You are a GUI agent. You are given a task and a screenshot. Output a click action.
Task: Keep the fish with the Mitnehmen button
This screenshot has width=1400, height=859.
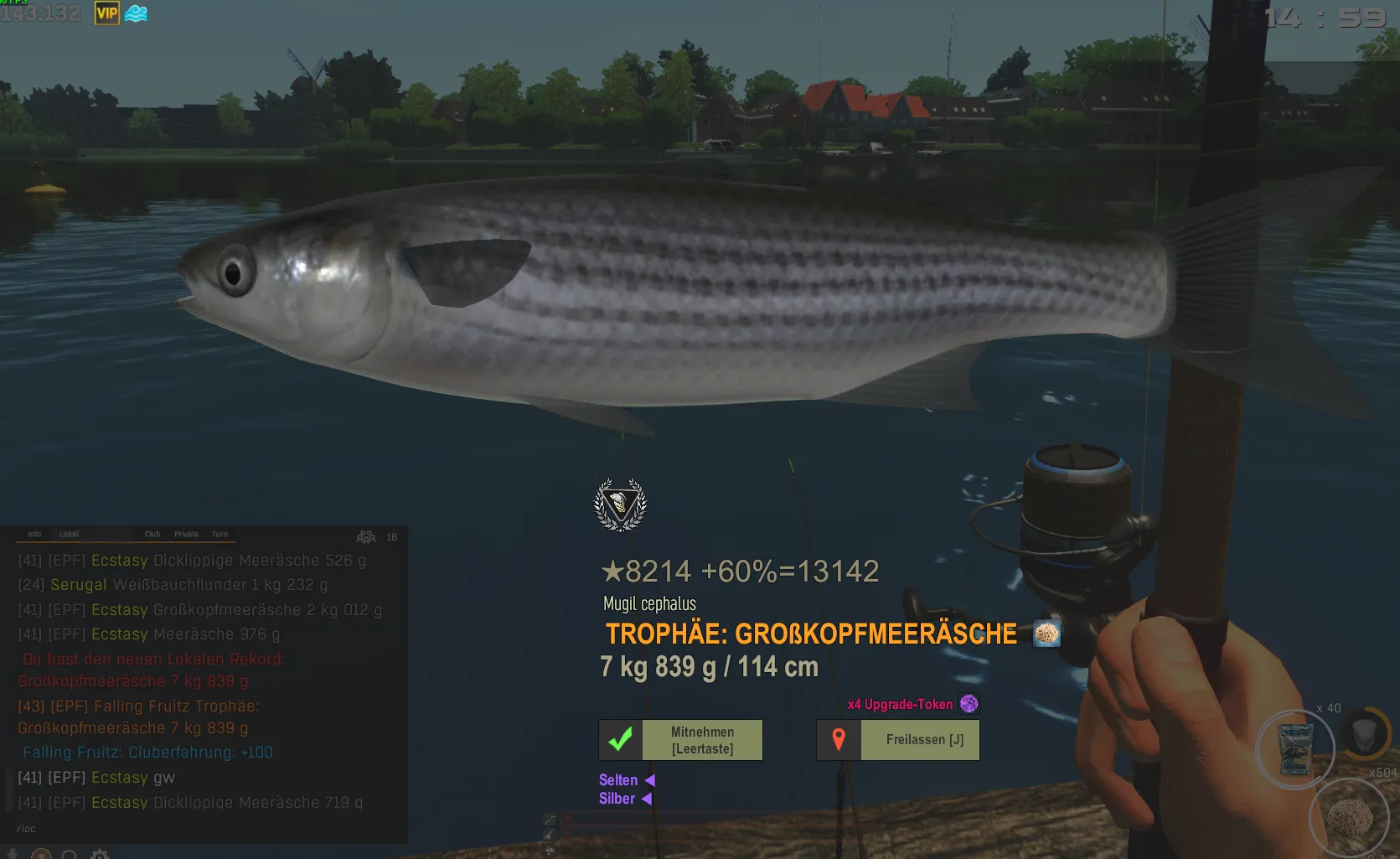tap(680, 740)
